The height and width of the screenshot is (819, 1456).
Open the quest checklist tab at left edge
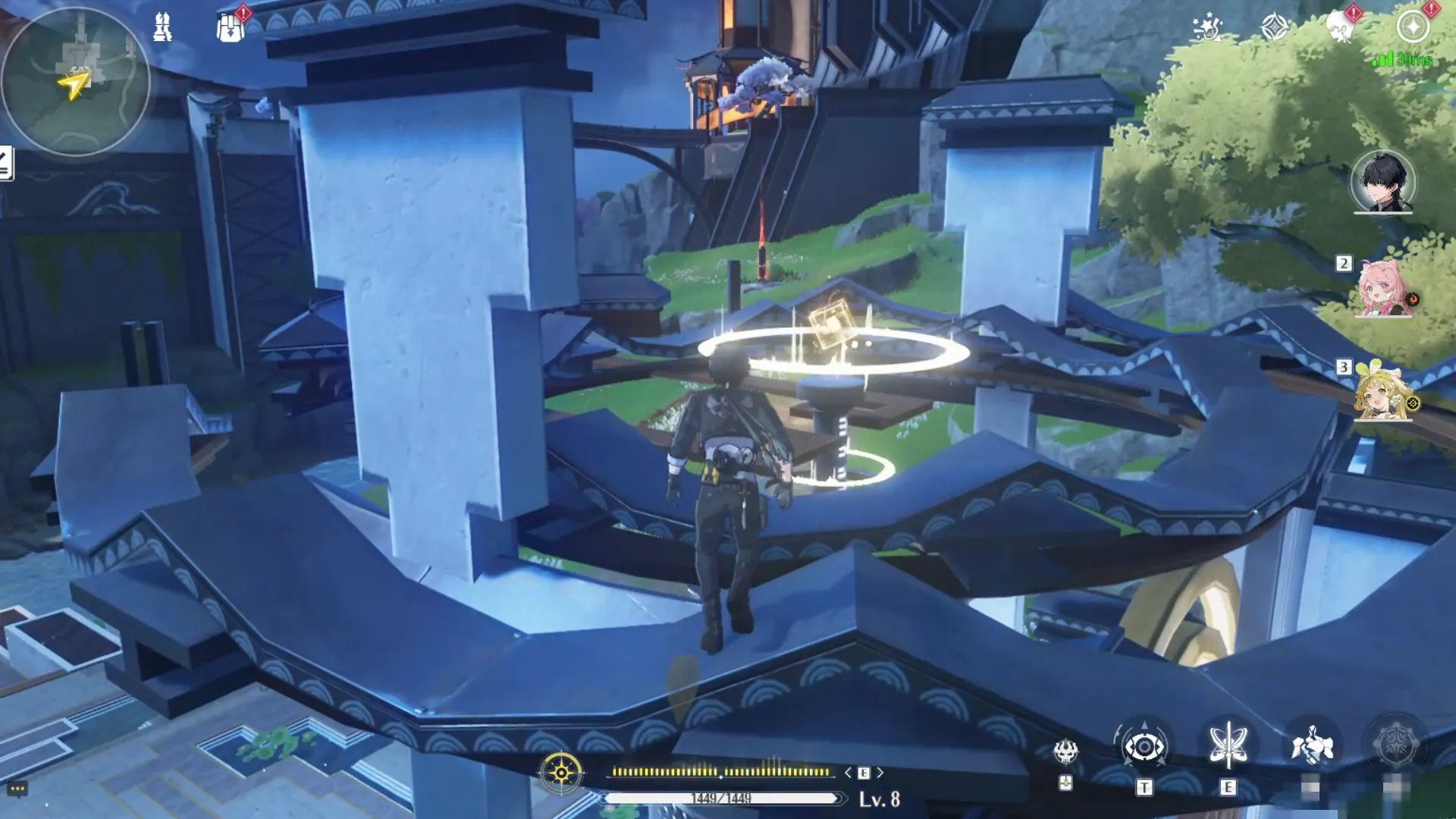(6, 163)
